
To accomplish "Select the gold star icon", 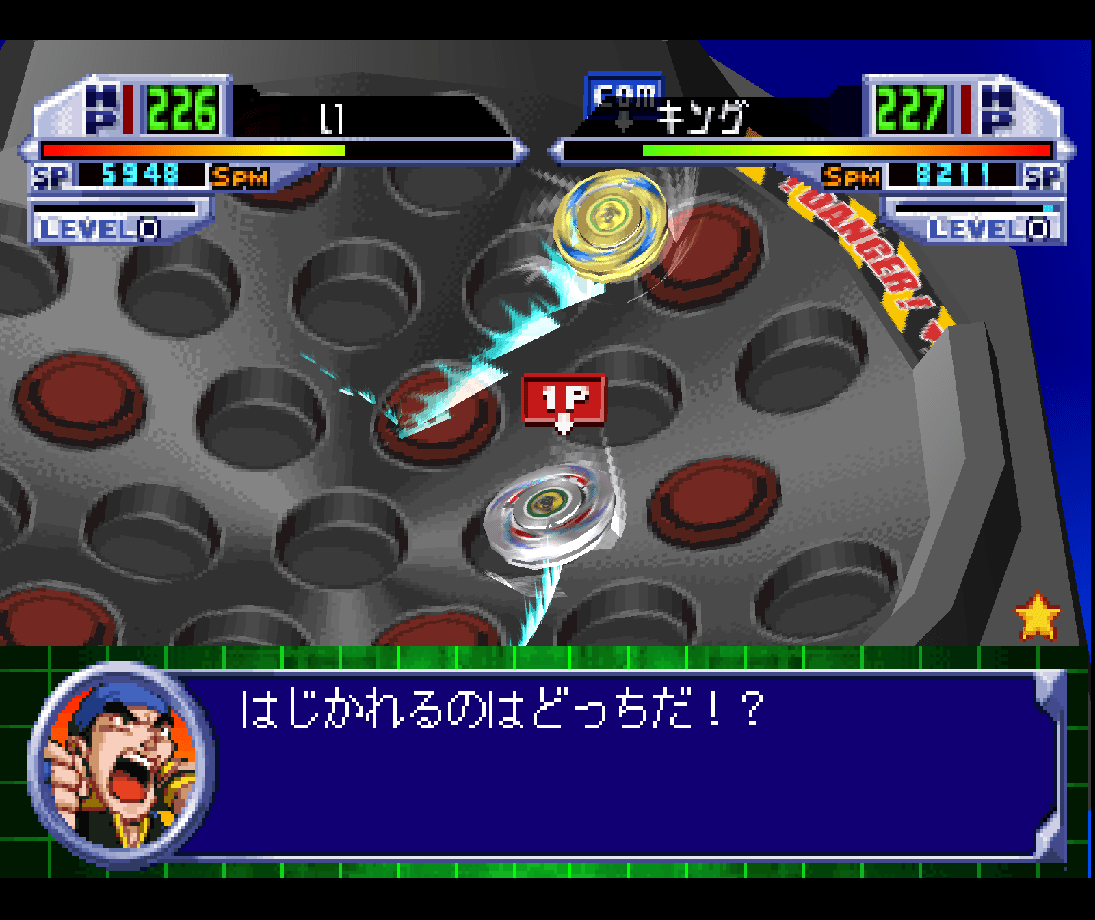I will pyautogui.click(x=1037, y=617).
